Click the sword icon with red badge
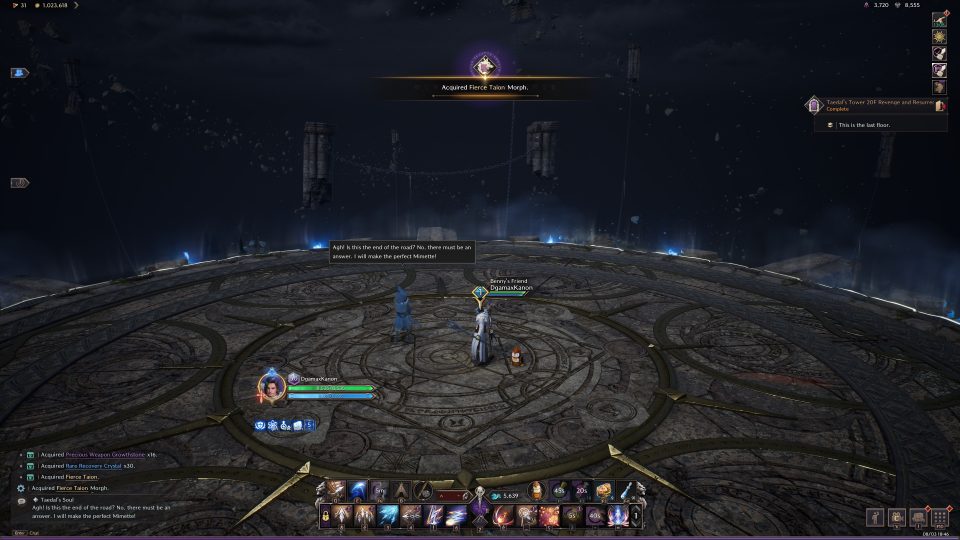Image resolution: width=960 pixels, height=540 pixels. pyautogui.click(x=939, y=19)
